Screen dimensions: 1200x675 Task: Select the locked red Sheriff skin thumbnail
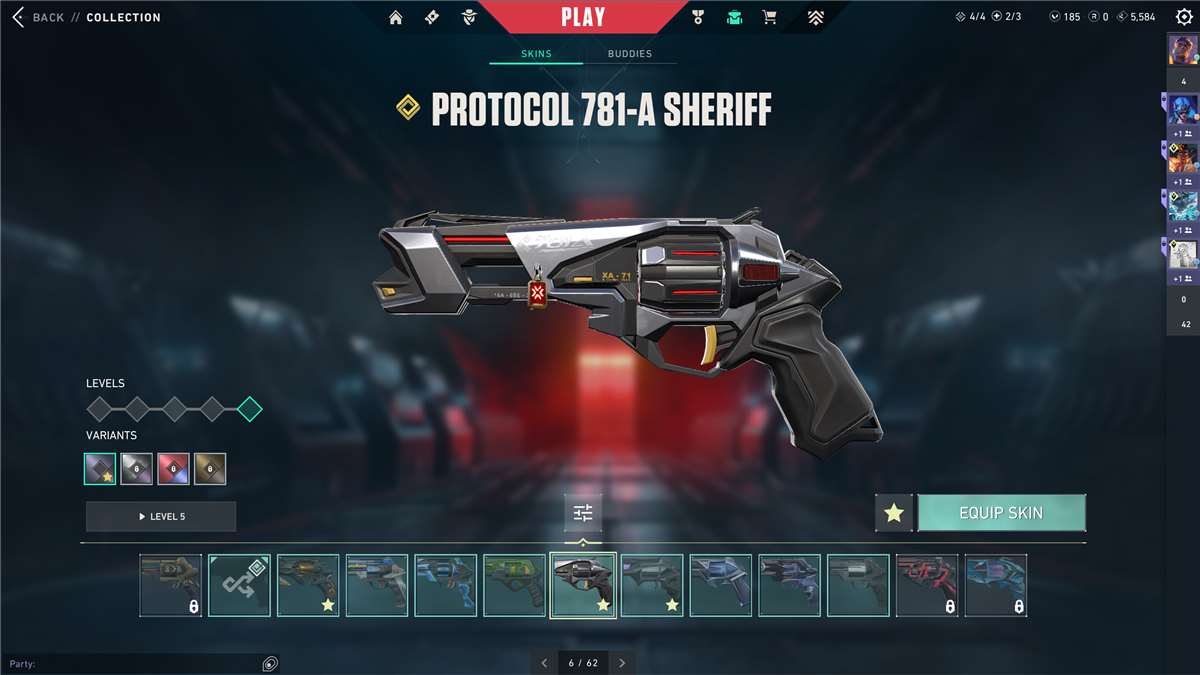click(927, 585)
